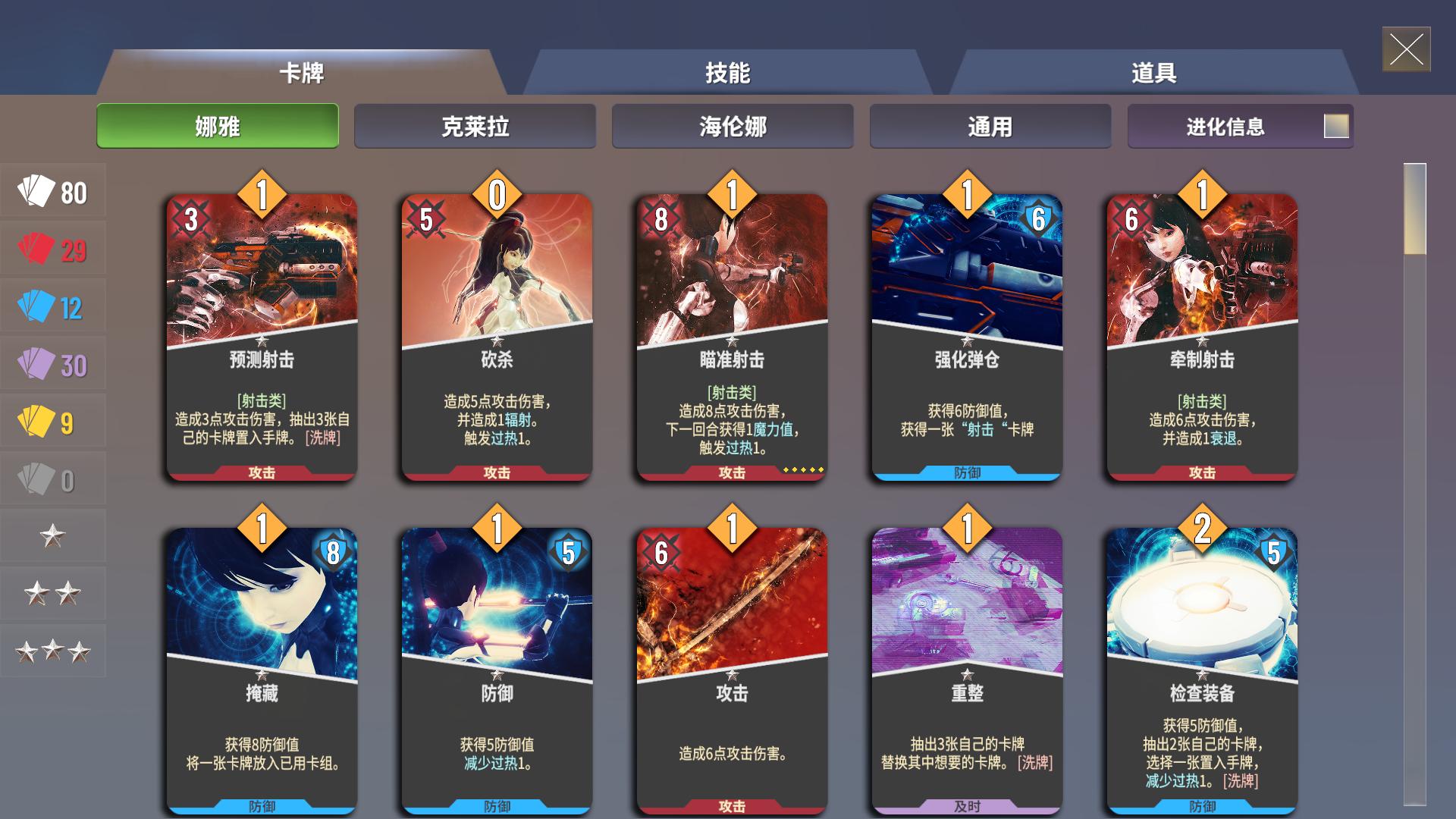Toggle the two-star rarity filter

click(x=53, y=594)
